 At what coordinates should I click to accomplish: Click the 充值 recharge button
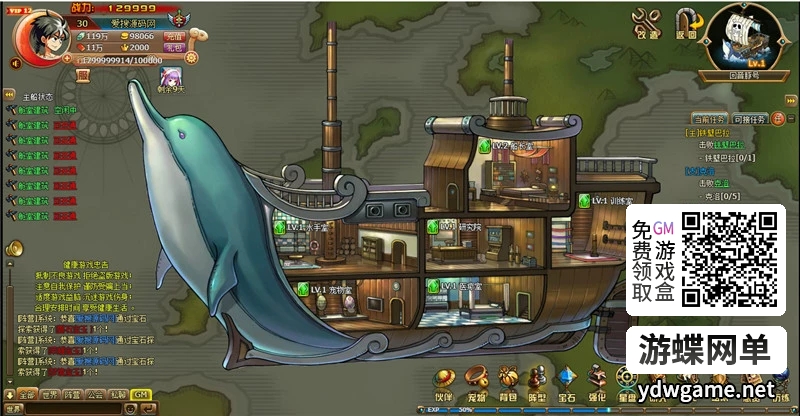(x=174, y=35)
